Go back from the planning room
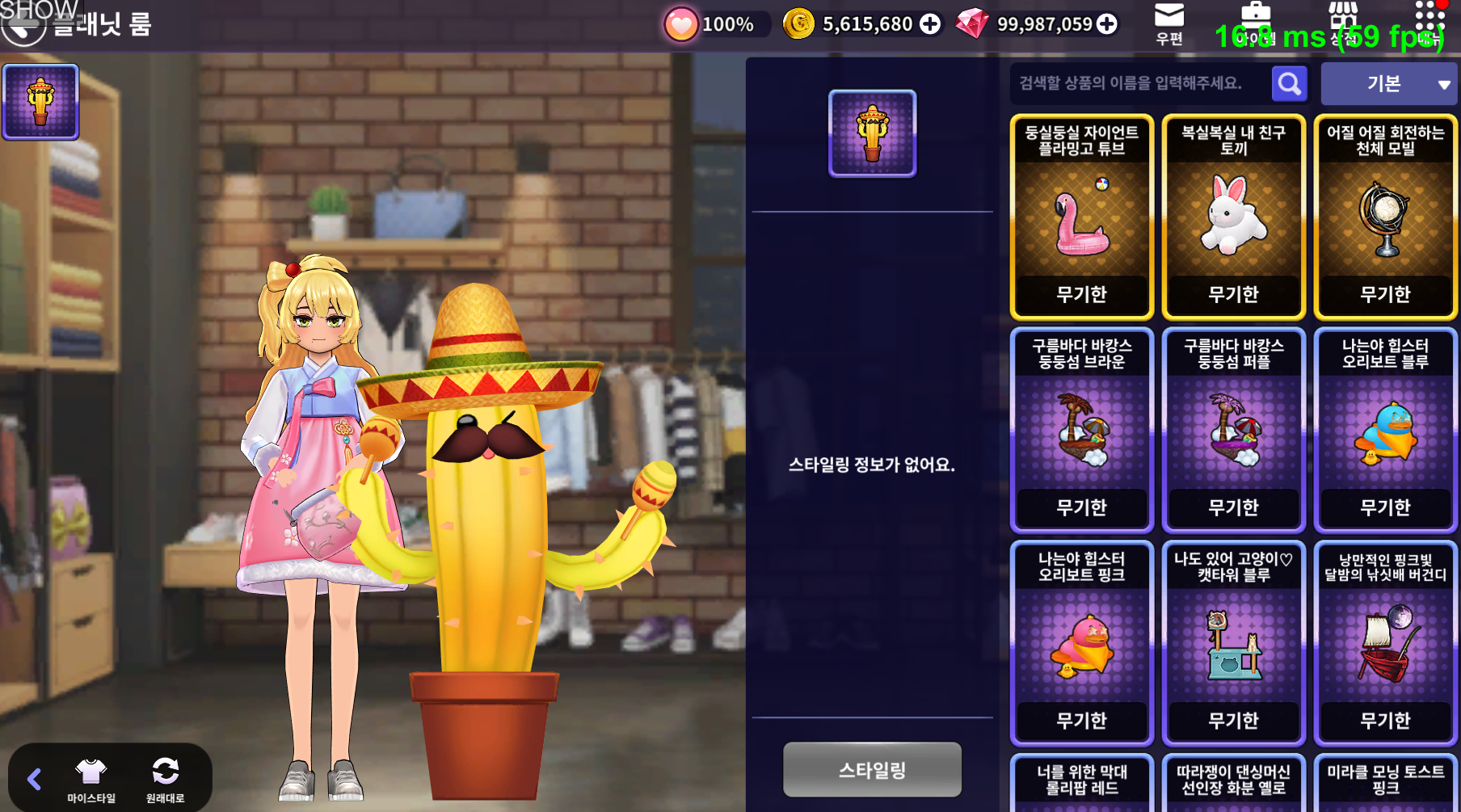The height and width of the screenshot is (812, 1461). pos(23,27)
